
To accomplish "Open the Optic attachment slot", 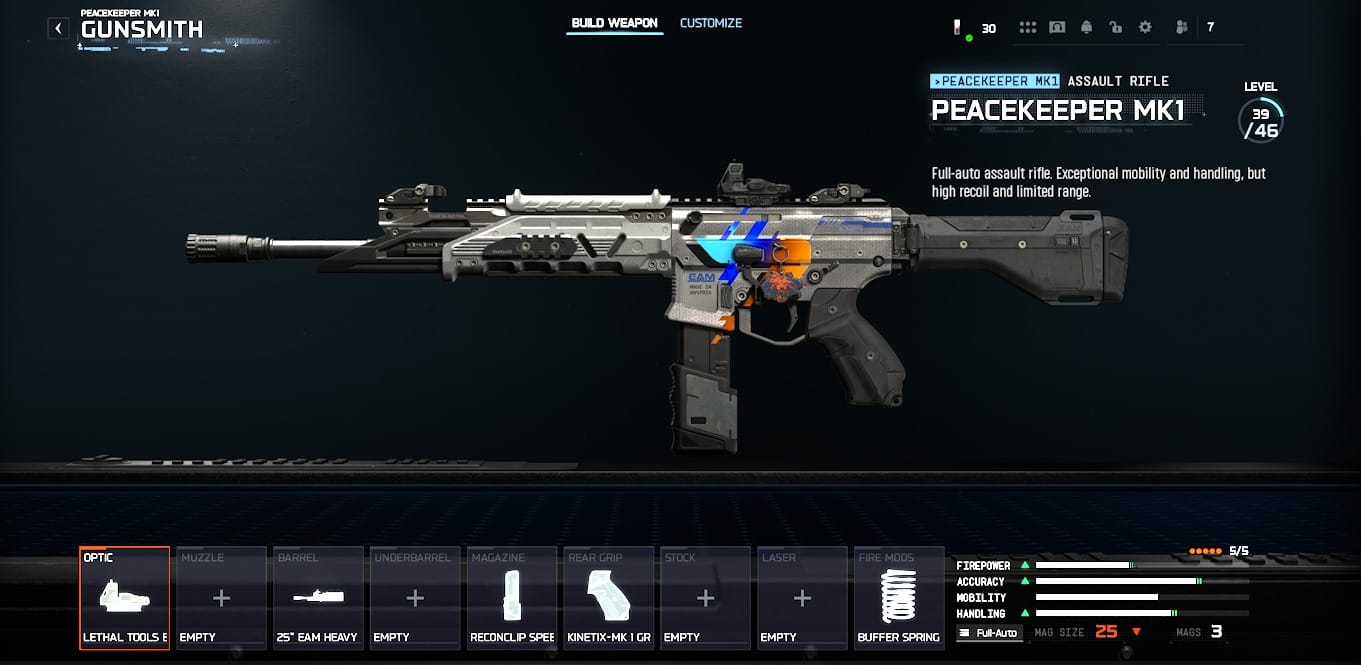I will click(x=125, y=598).
